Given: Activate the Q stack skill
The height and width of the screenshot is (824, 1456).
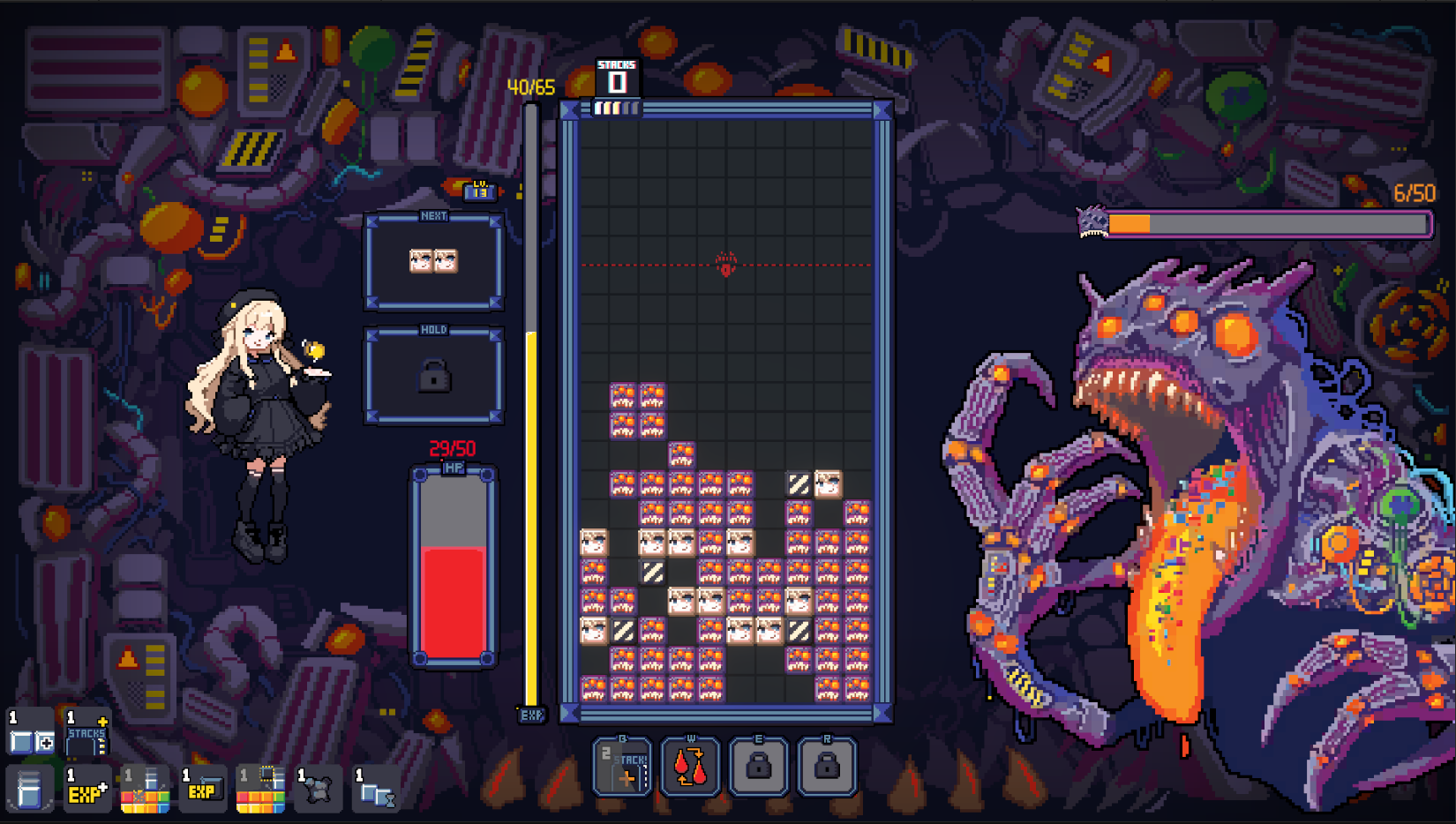Looking at the screenshot, I should pos(622,767).
